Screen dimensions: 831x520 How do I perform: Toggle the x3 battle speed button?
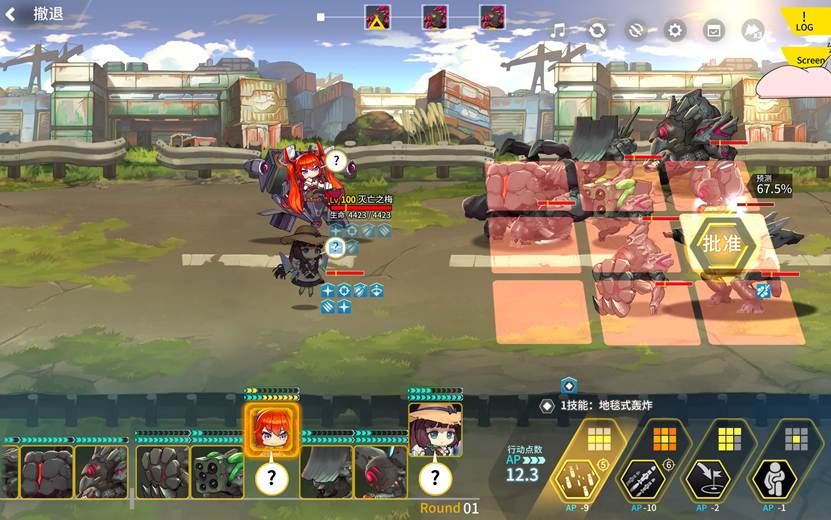[752, 31]
